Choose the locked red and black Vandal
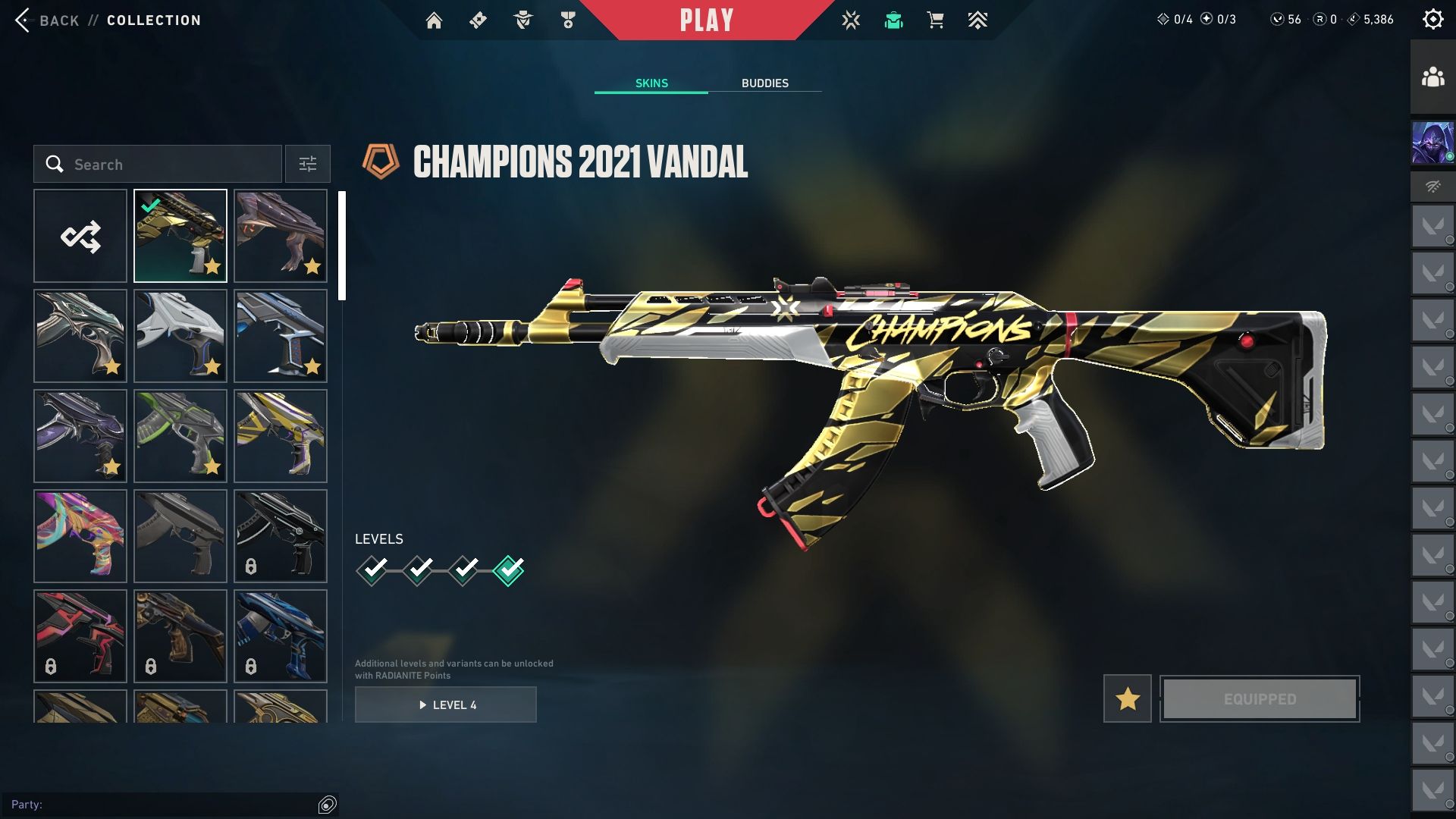 click(x=80, y=636)
